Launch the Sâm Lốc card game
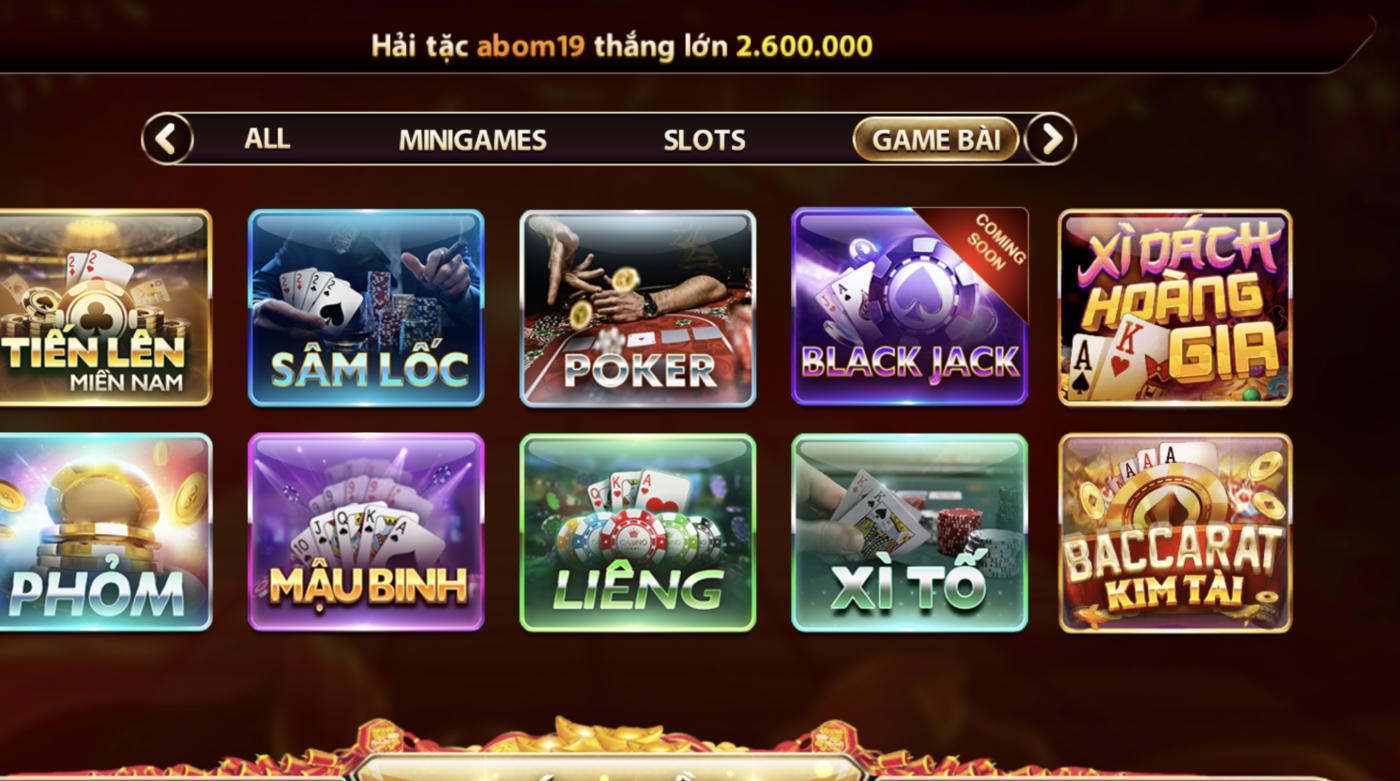This screenshot has height=781, width=1400. click(367, 307)
